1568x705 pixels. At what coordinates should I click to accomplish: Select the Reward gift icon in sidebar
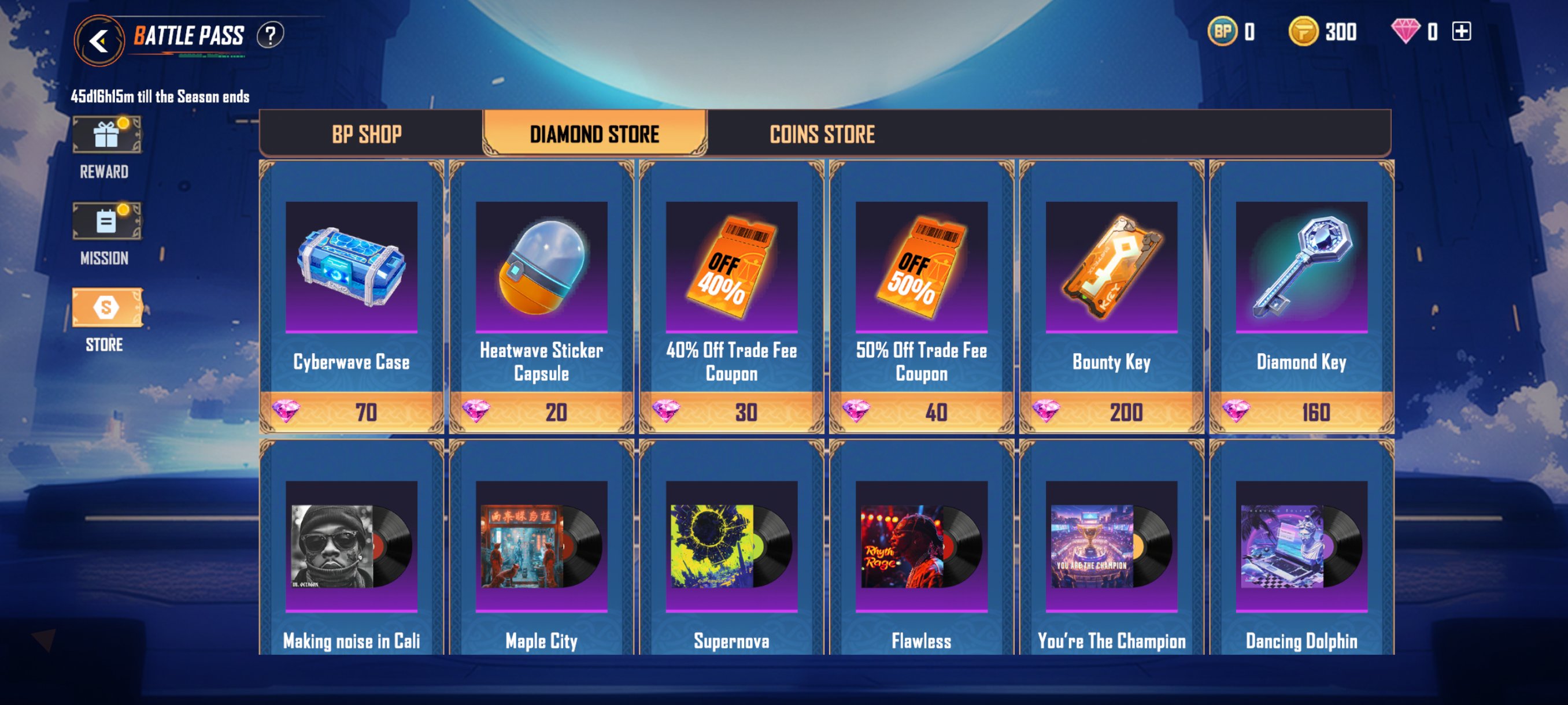(x=107, y=135)
